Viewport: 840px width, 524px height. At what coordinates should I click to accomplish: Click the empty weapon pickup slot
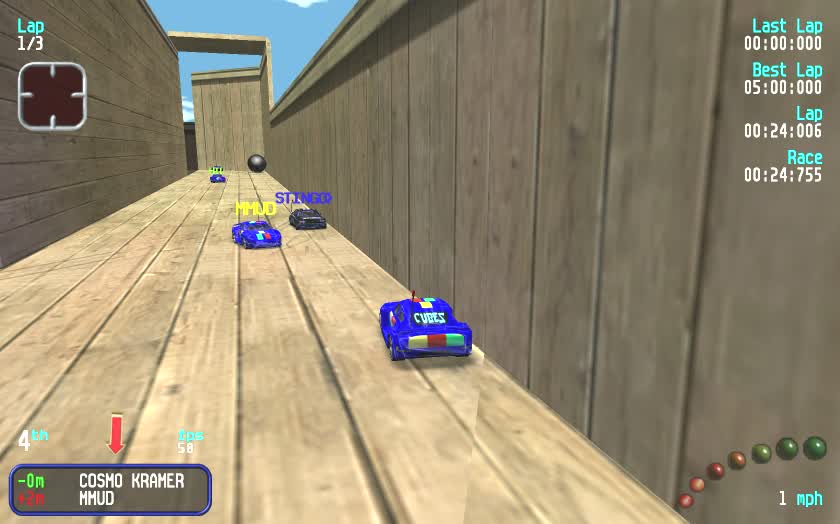[52, 96]
